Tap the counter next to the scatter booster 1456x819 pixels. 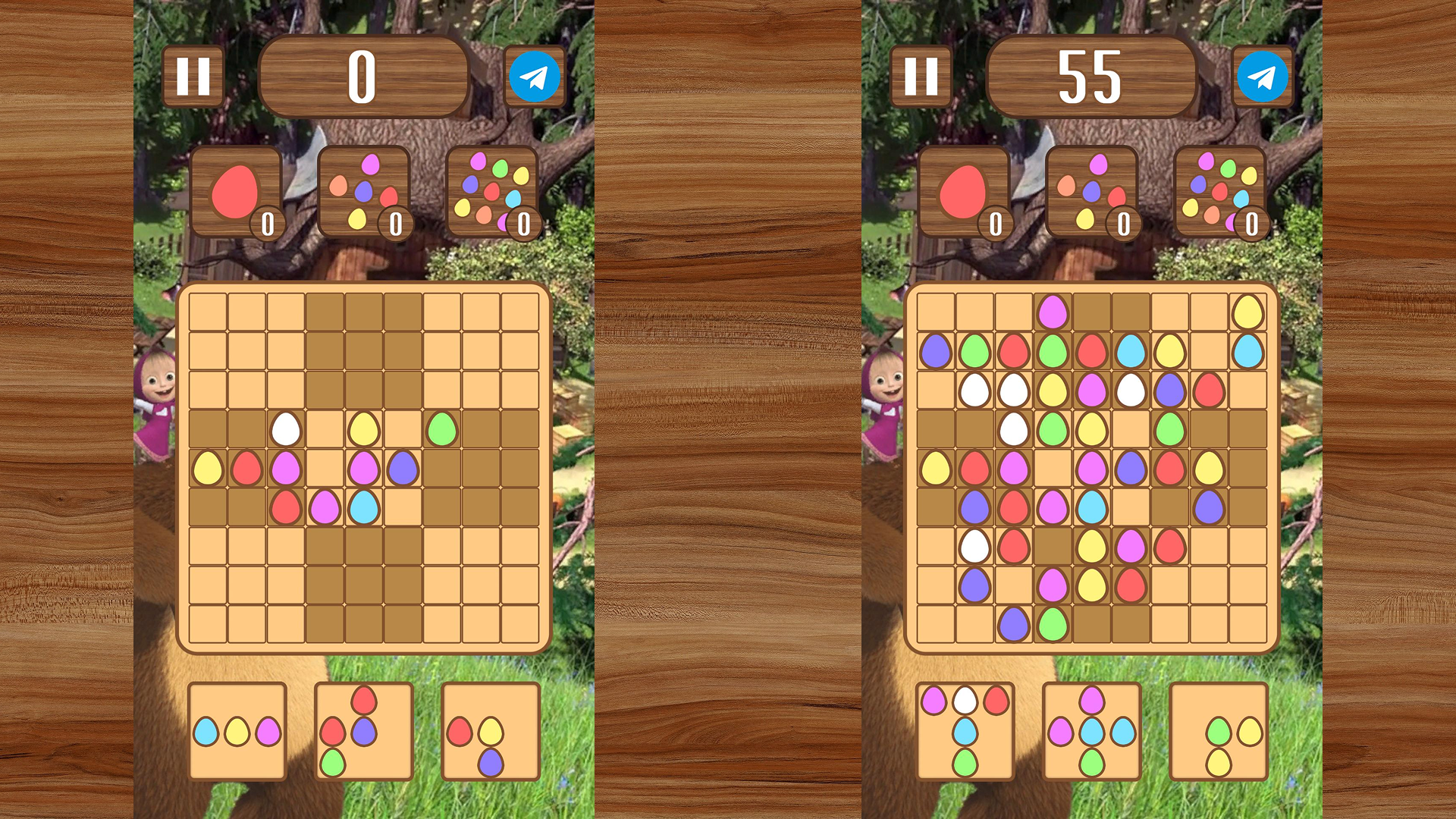click(523, 224)
